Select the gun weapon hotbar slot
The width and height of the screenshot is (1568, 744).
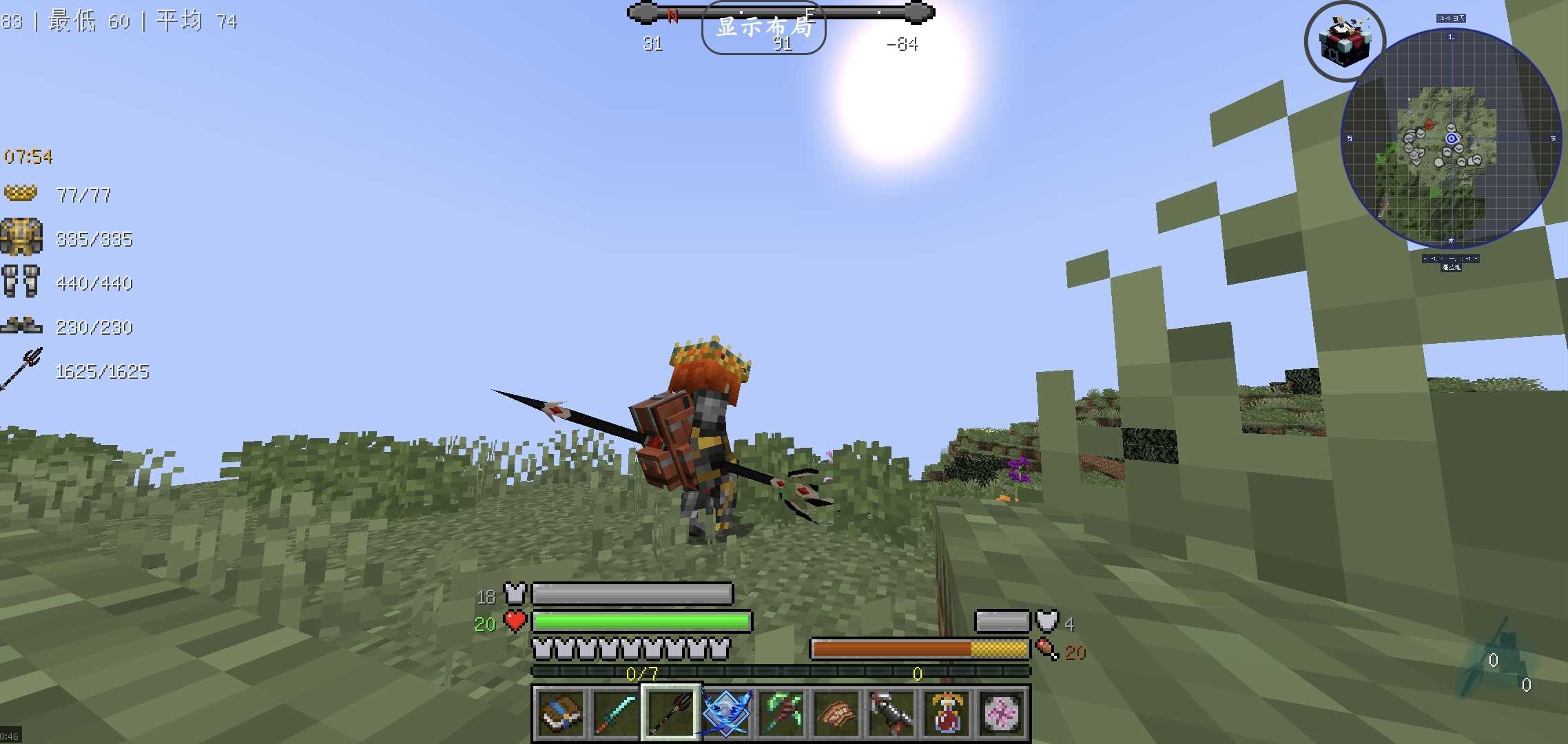[891, 713]
